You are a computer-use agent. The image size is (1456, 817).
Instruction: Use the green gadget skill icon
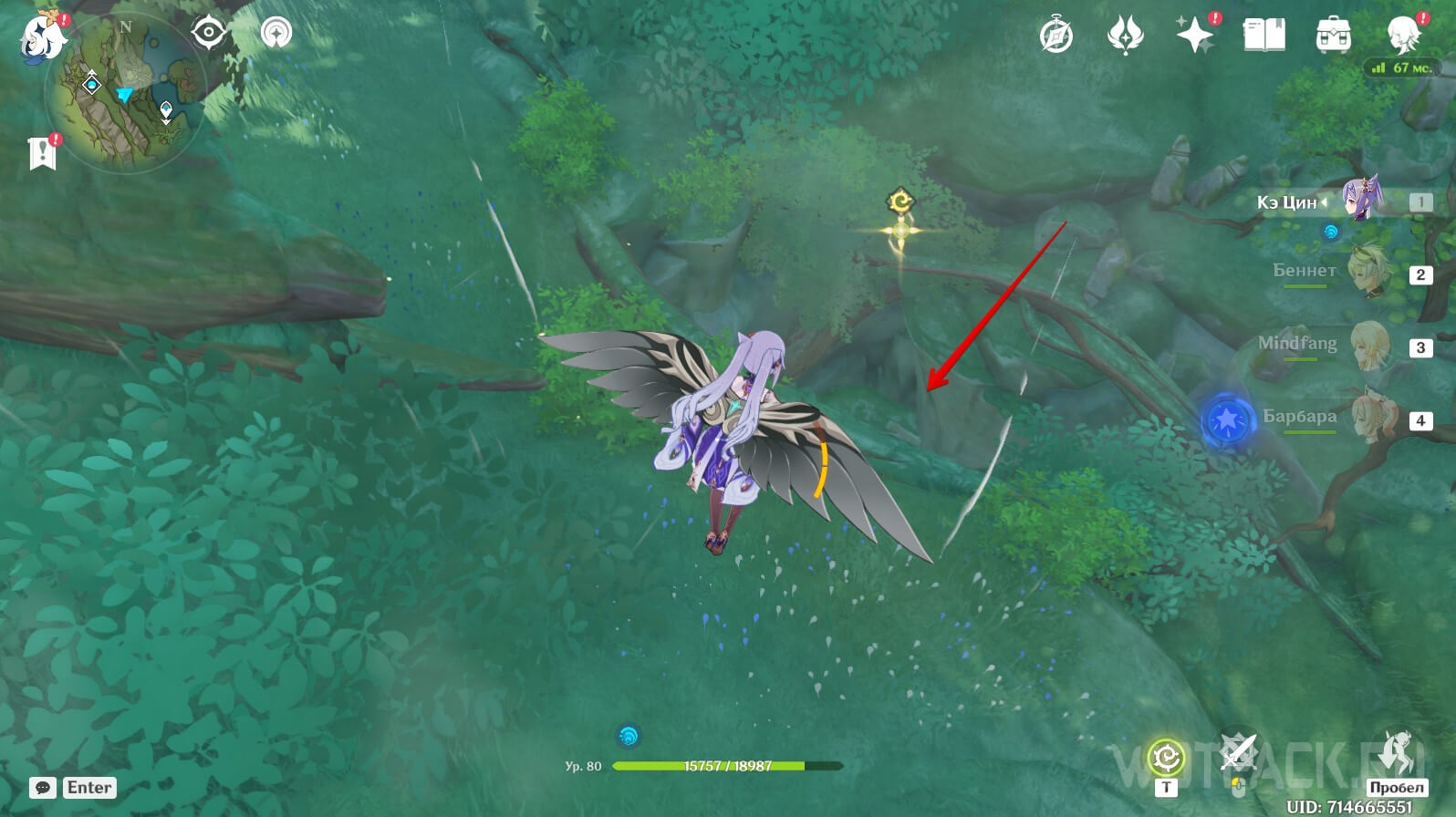coord(1166,758)
